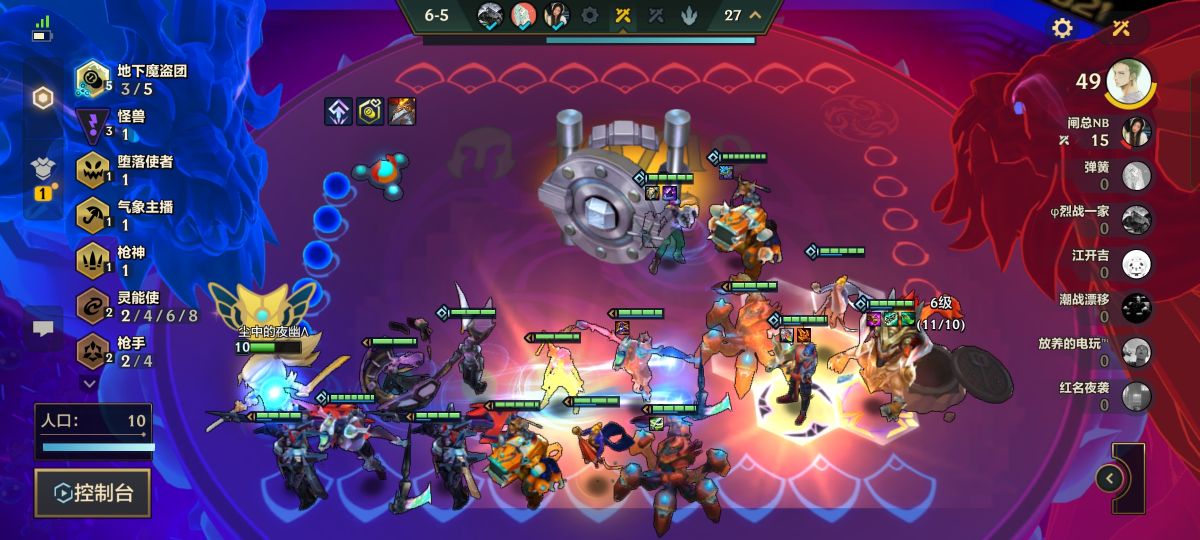Select the 怪兽 trait entry
The image size is (1200, 540).
115,125
